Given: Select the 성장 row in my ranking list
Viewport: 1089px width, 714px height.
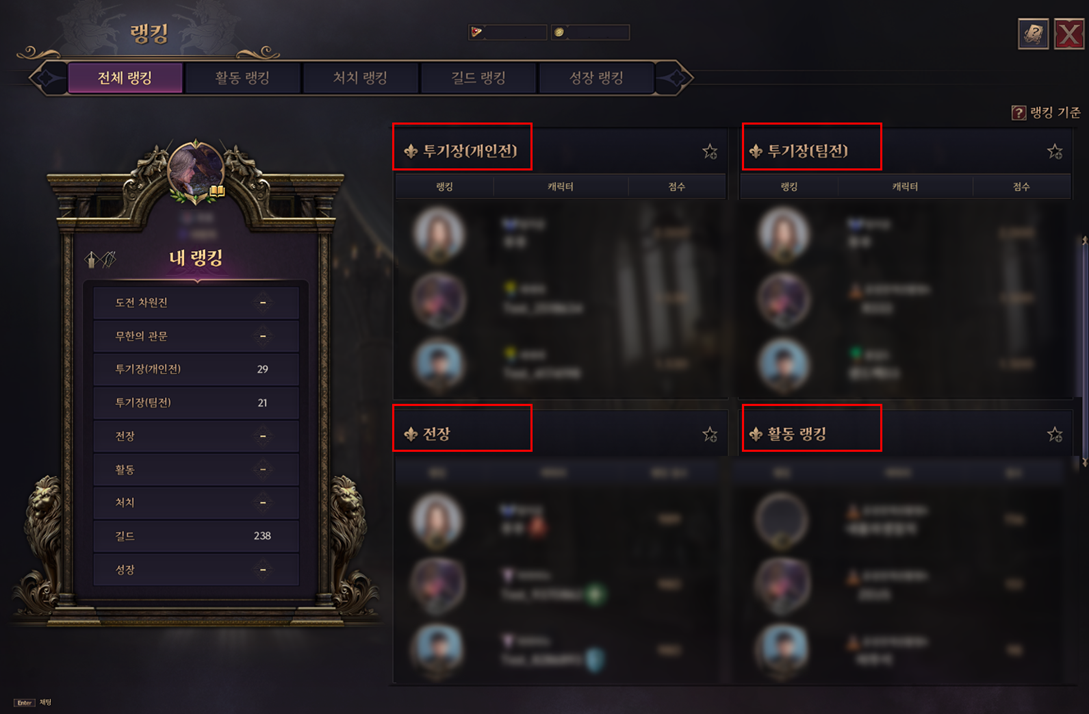Looking at the screenshot, I should pyautogui.click(x=195, y=570).
